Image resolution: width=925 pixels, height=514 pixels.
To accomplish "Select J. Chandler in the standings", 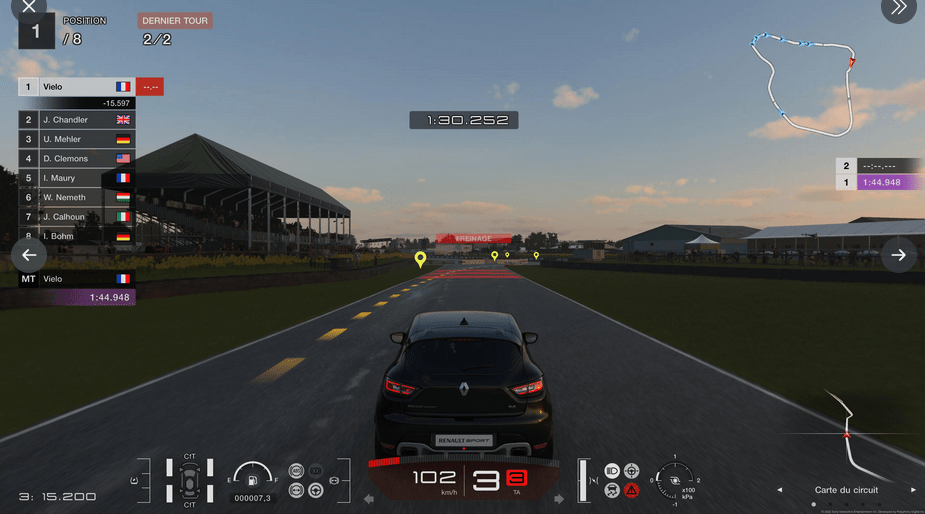I will pyautogui.click(x=76, y=120).
